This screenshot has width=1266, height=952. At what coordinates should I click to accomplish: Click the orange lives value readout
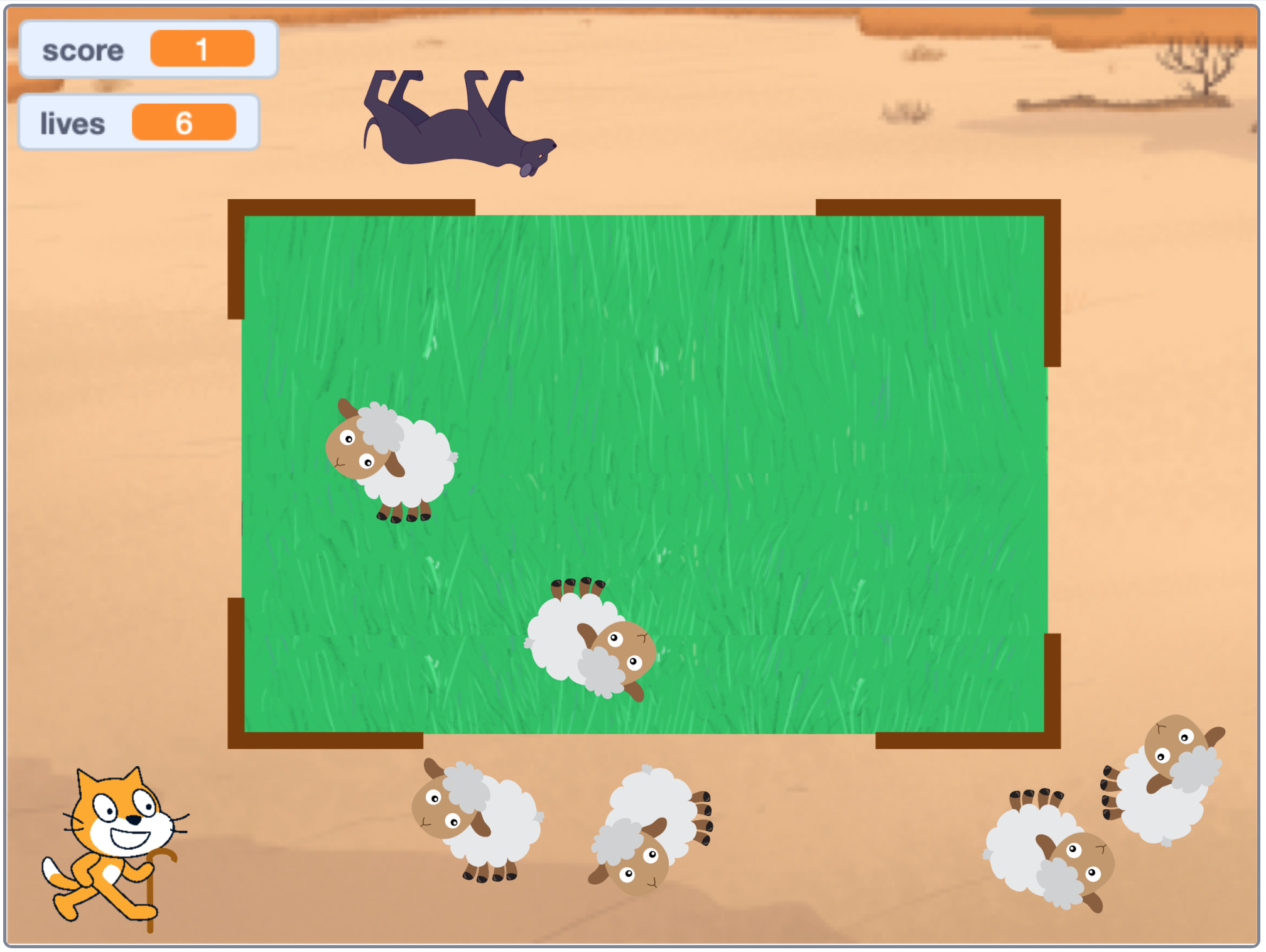pos(185,121)
